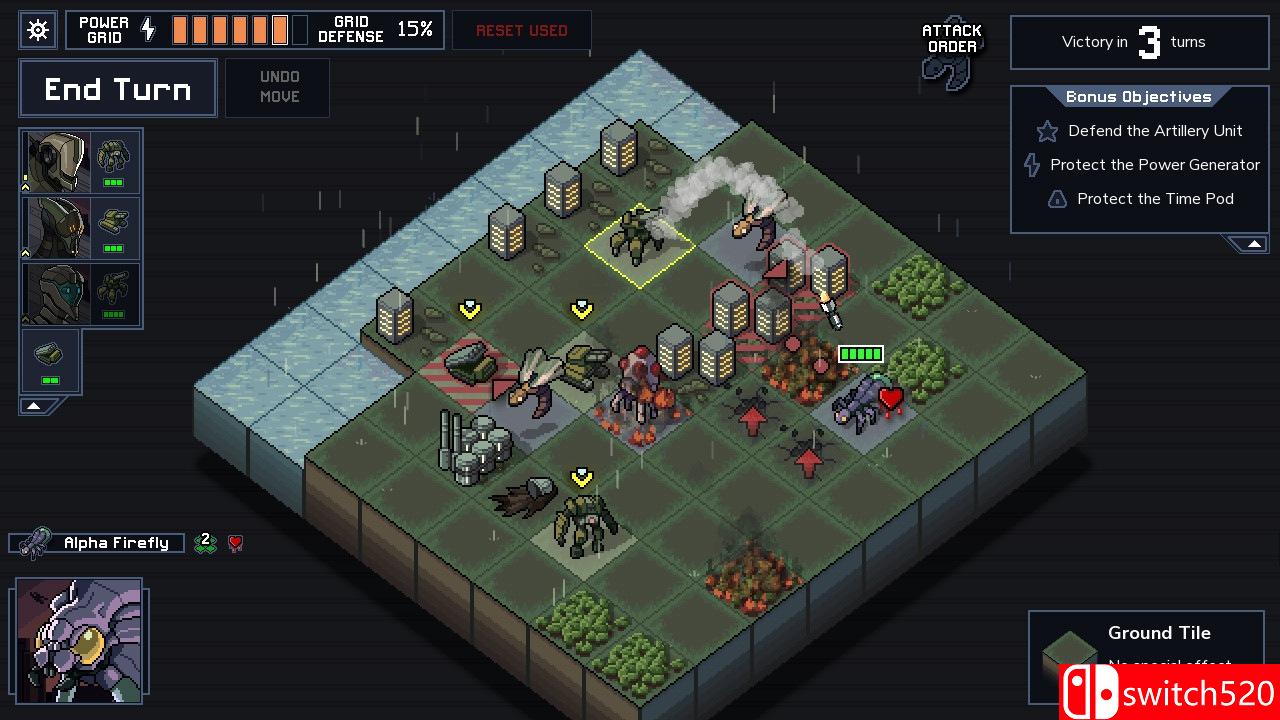Click the star icon for Defend the Artillery Unit

click(1046, 131)
